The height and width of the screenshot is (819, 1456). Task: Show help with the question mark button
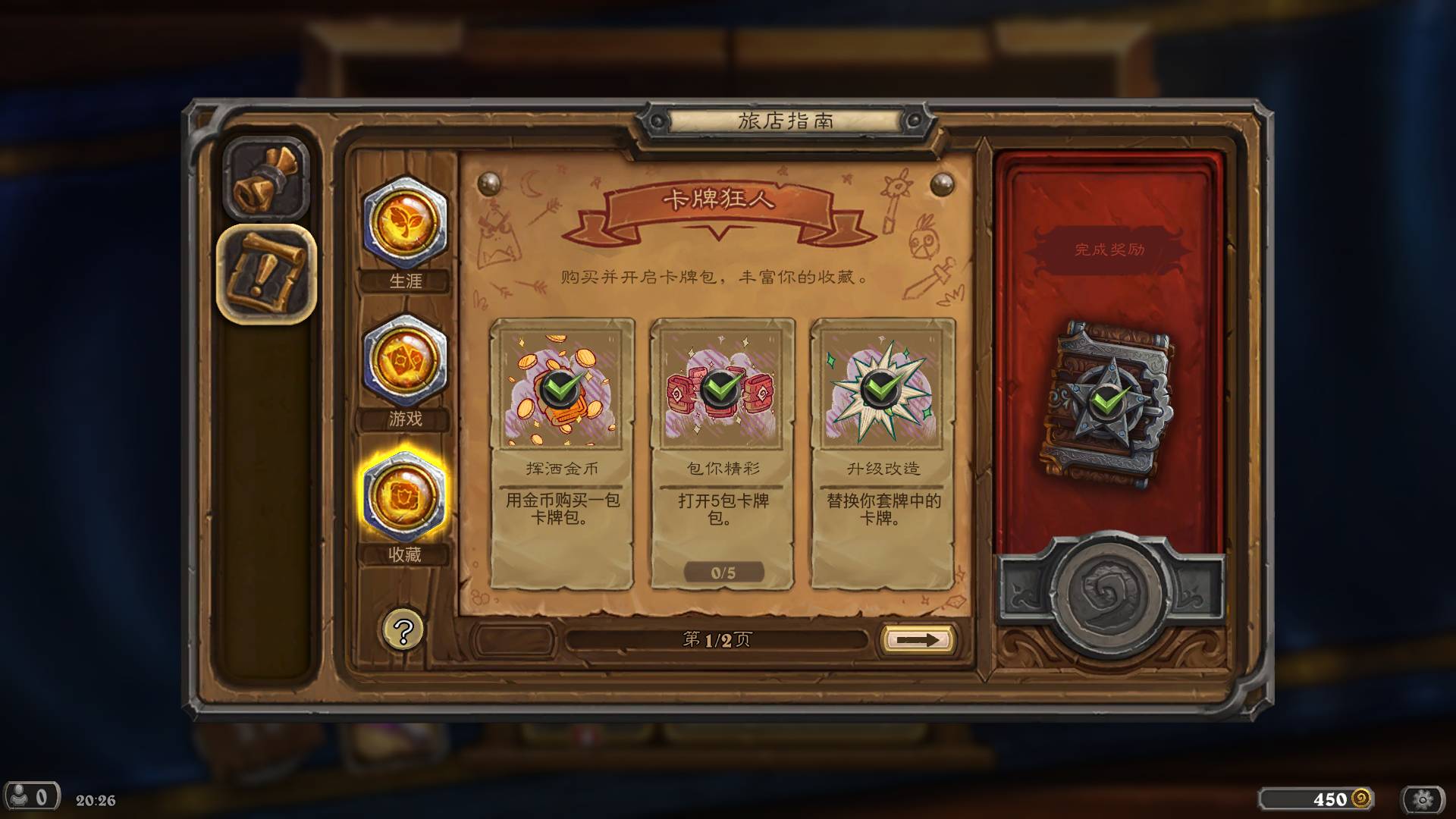(403, 630)
